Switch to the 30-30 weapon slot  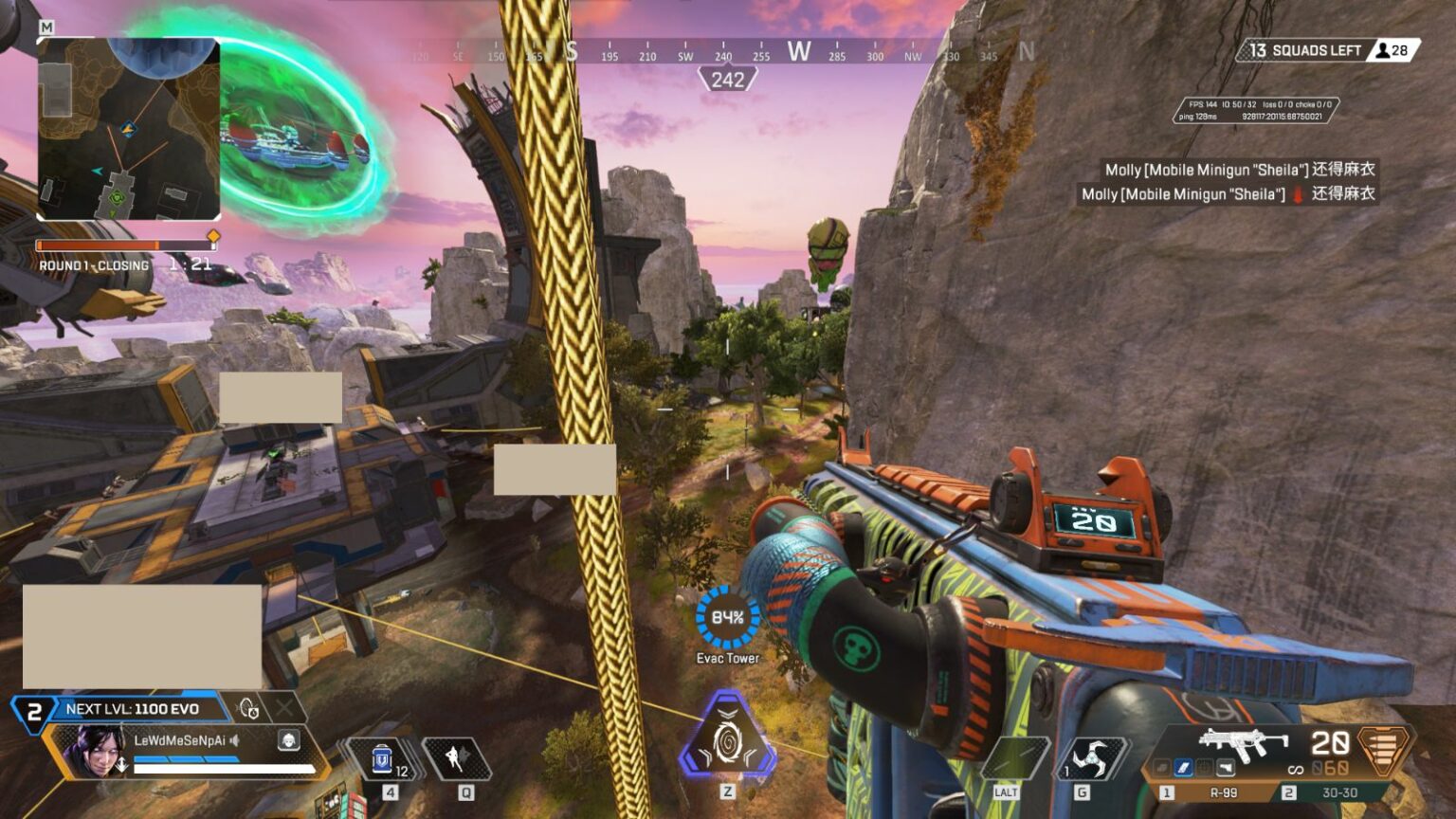coord(1340,791)
